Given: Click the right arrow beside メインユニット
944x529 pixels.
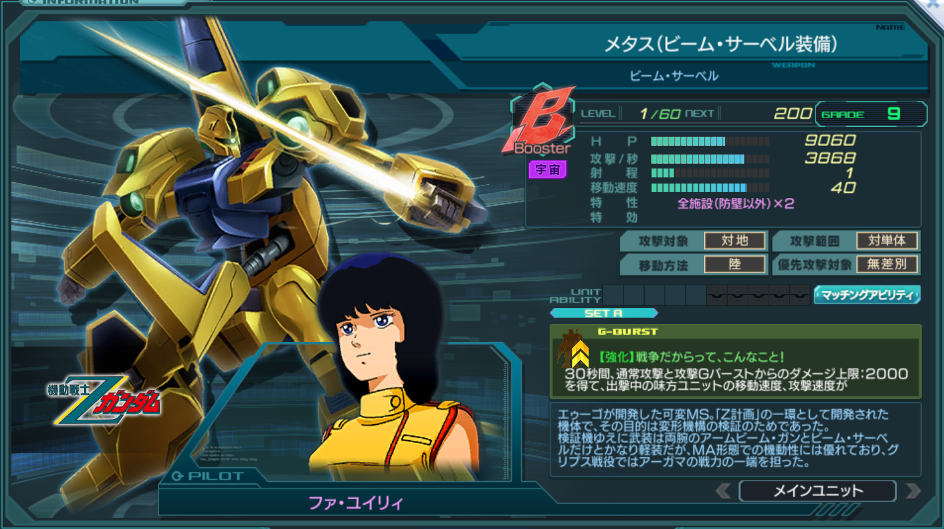Looking at the screenshot, I should coord(911,491).
